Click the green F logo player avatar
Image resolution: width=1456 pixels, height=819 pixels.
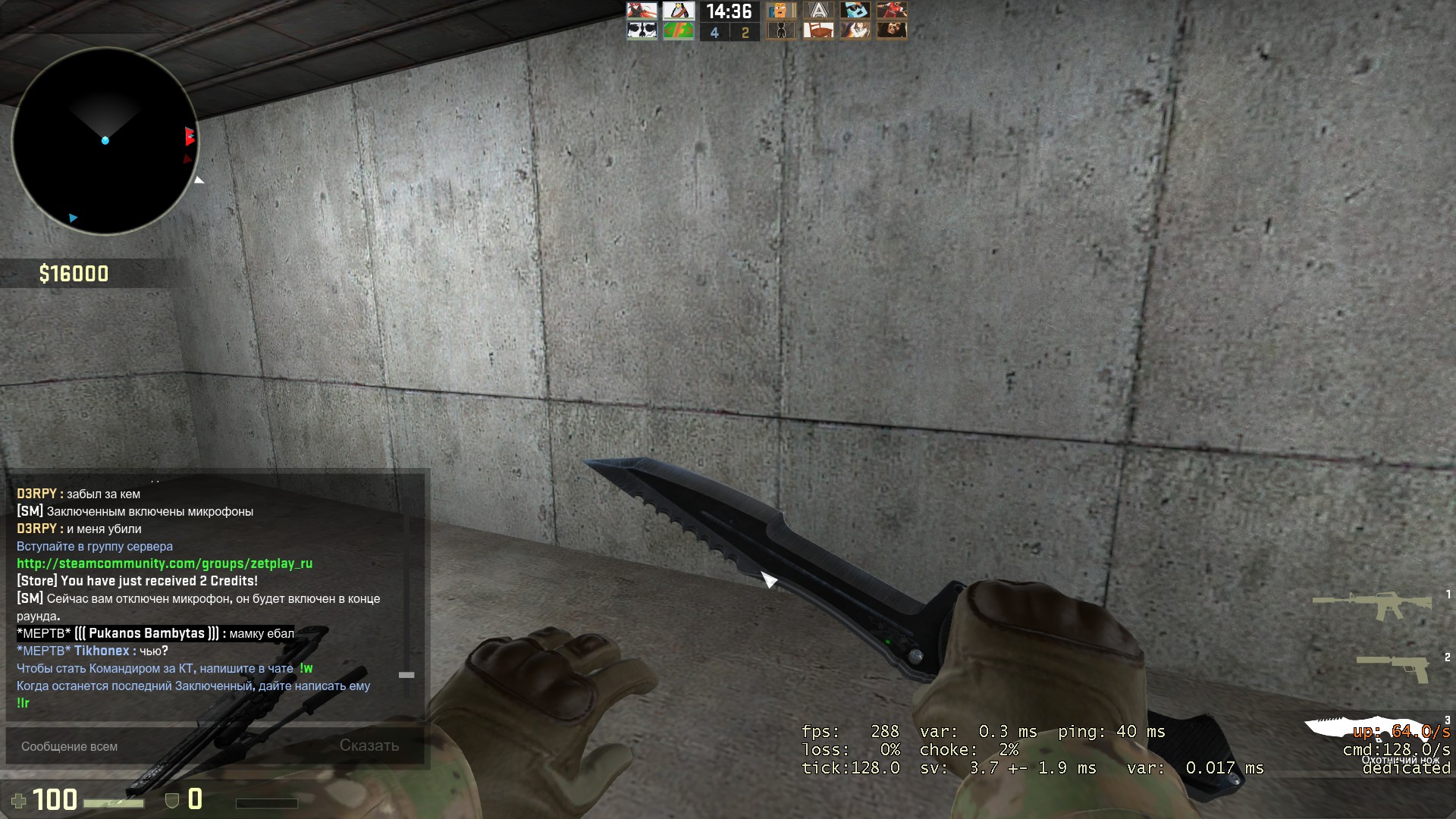click(x=679, y=30)
